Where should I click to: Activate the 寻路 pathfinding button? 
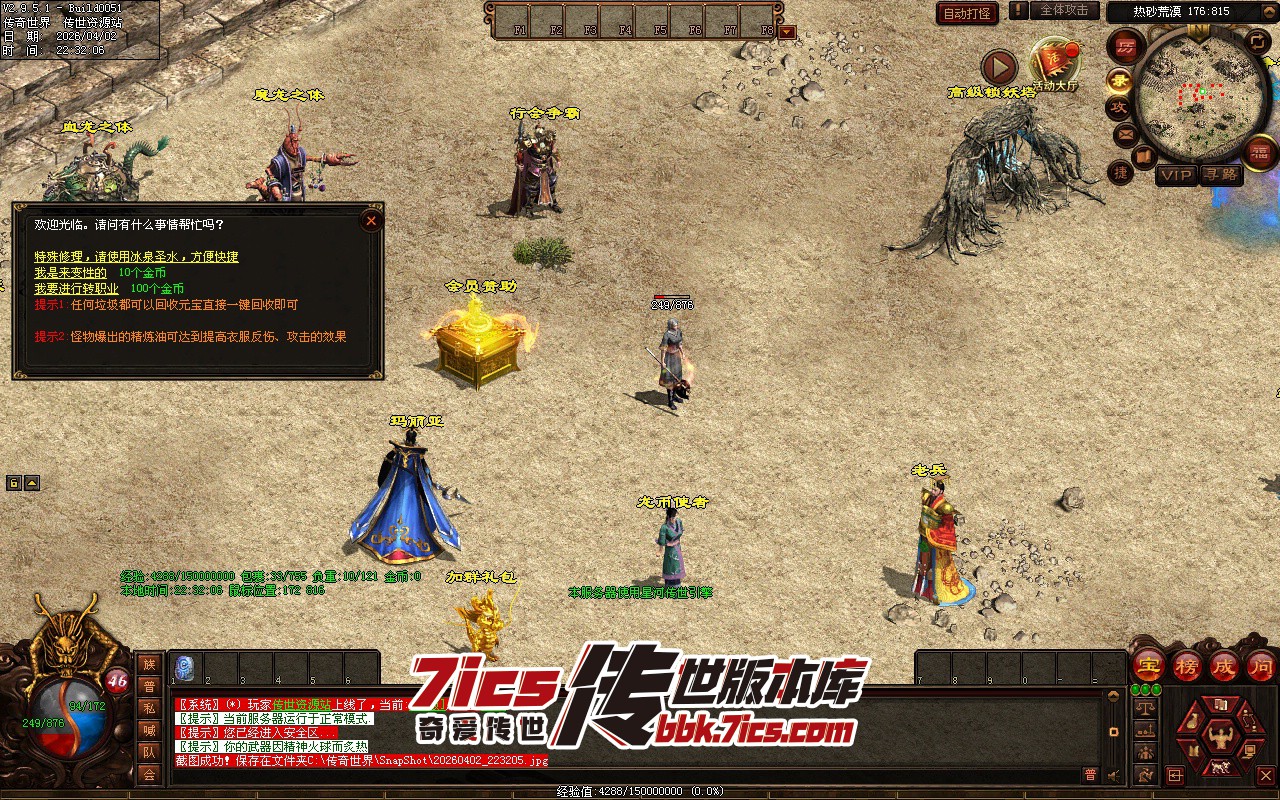(1220, 175)
